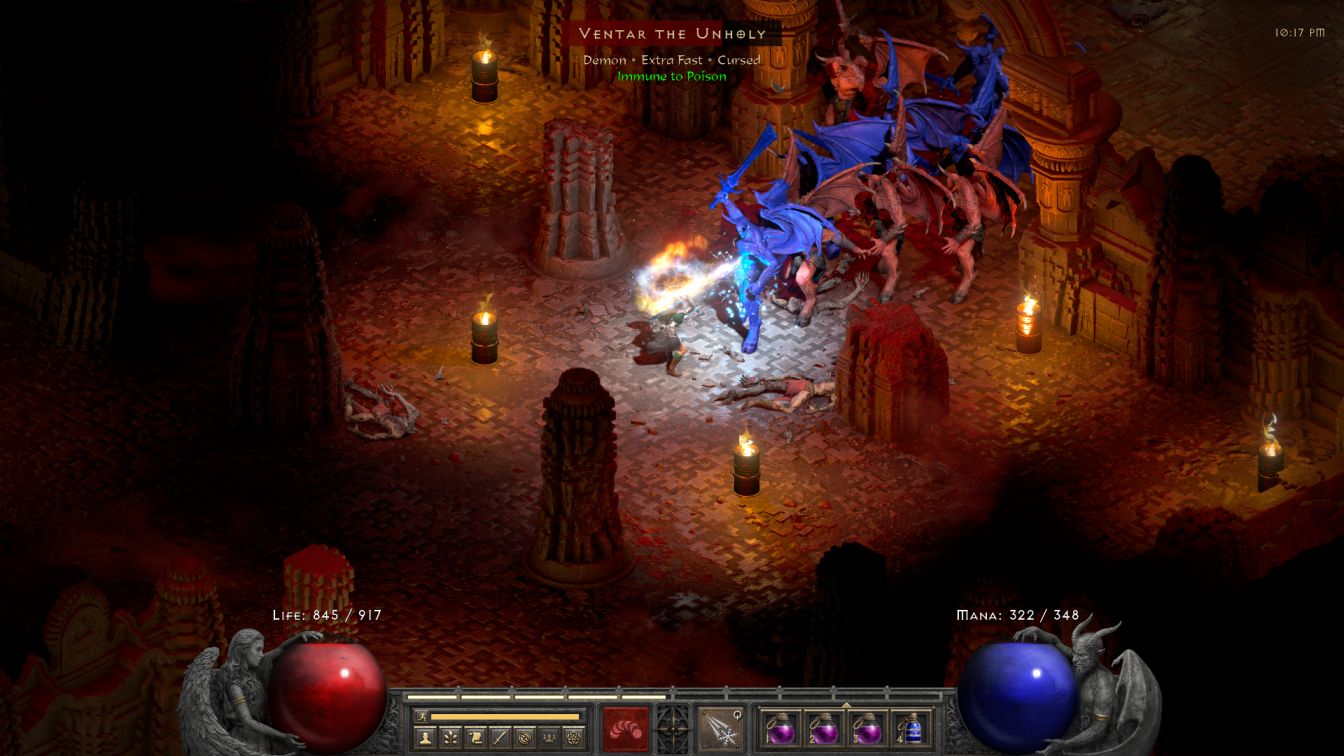Open the automap compass icon

coord(524,738)
